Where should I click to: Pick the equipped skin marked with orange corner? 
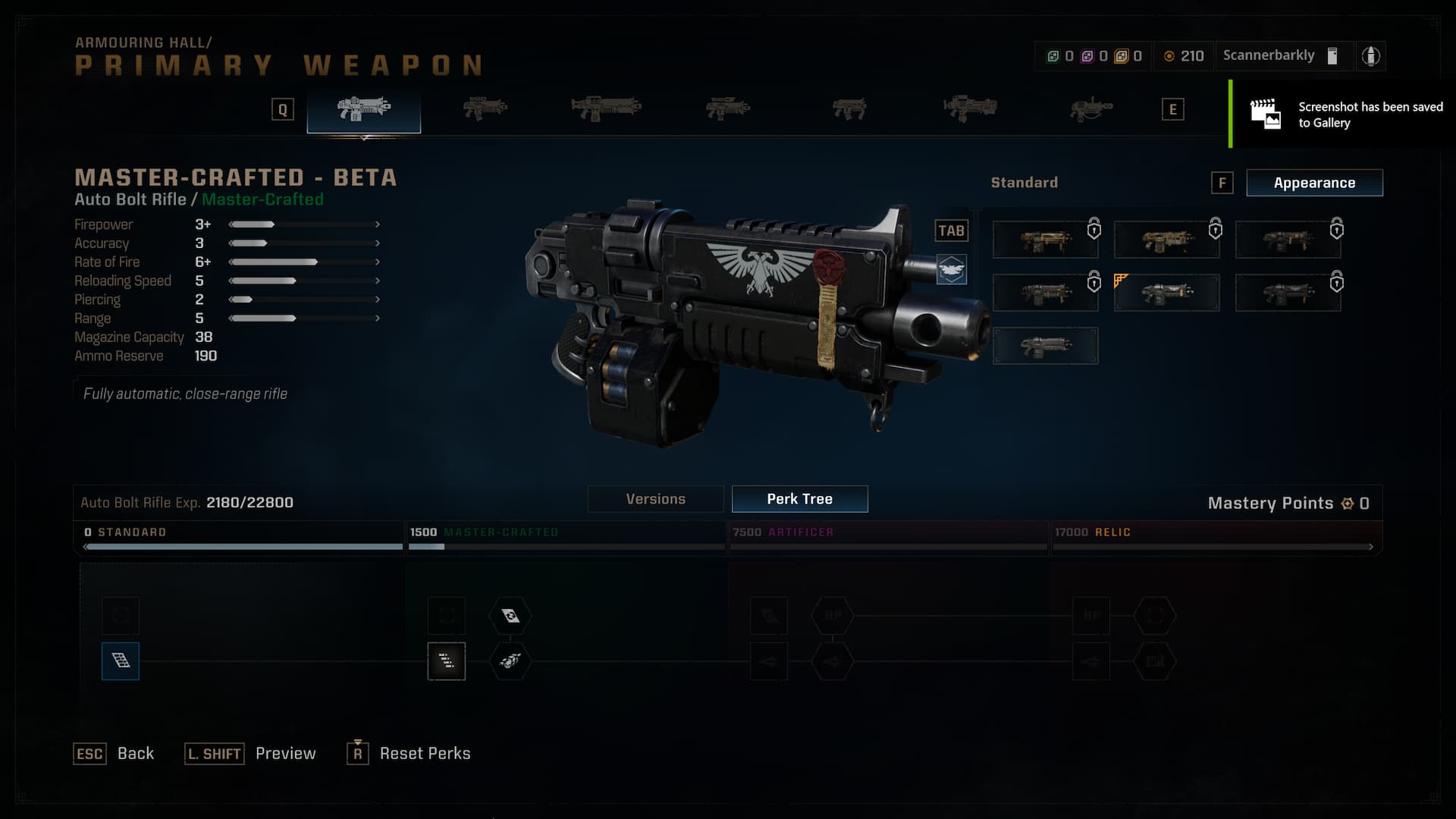[x=1166, y=293]
